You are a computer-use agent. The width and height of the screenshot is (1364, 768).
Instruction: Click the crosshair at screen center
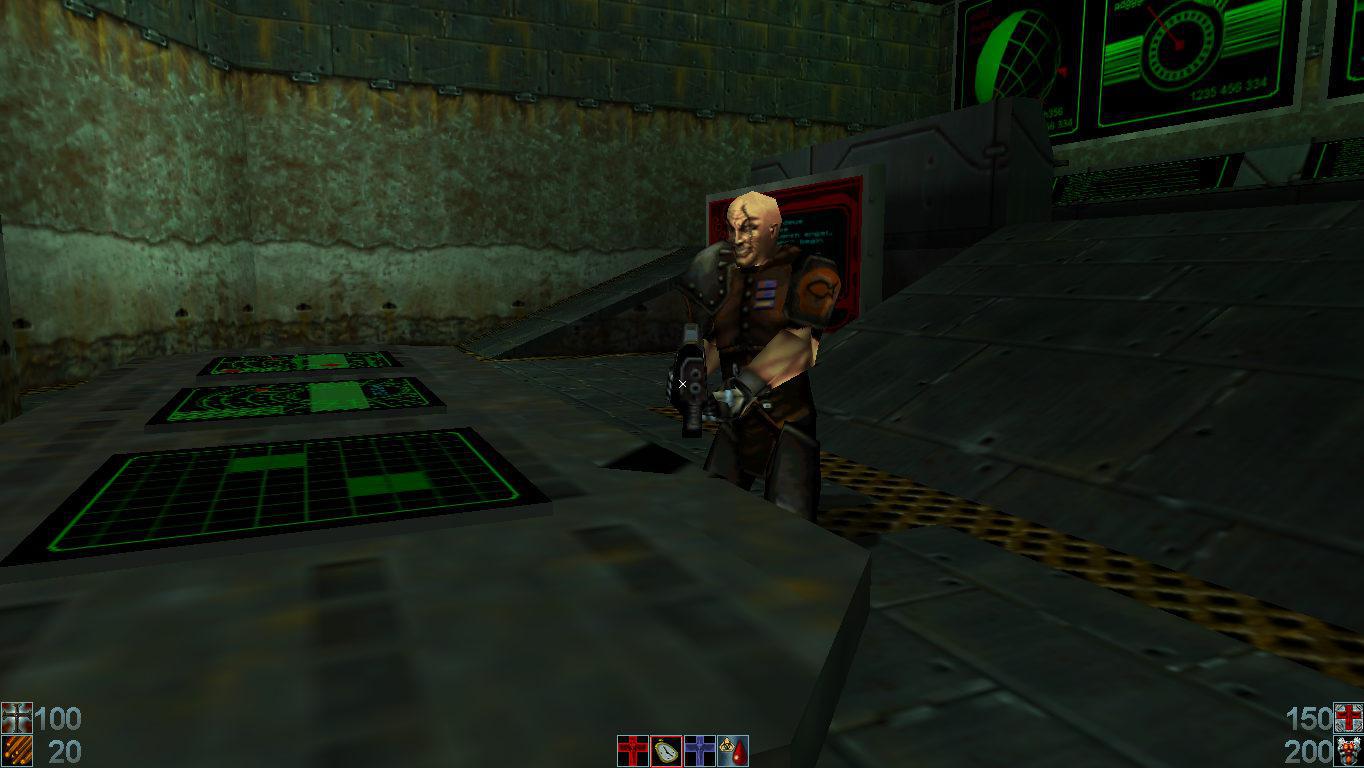click(x=681, y=384)
